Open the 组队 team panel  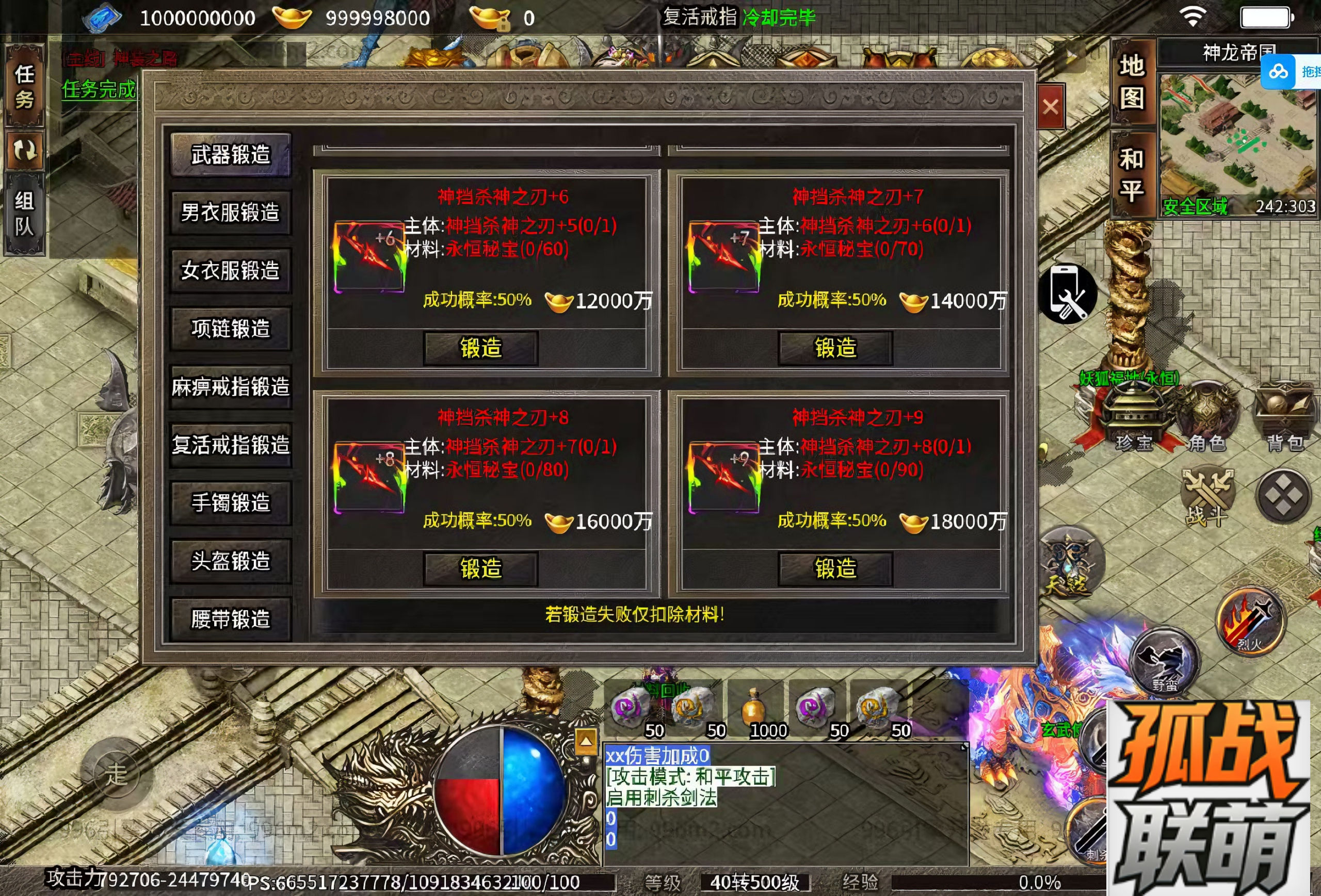(x=24, y=213)
